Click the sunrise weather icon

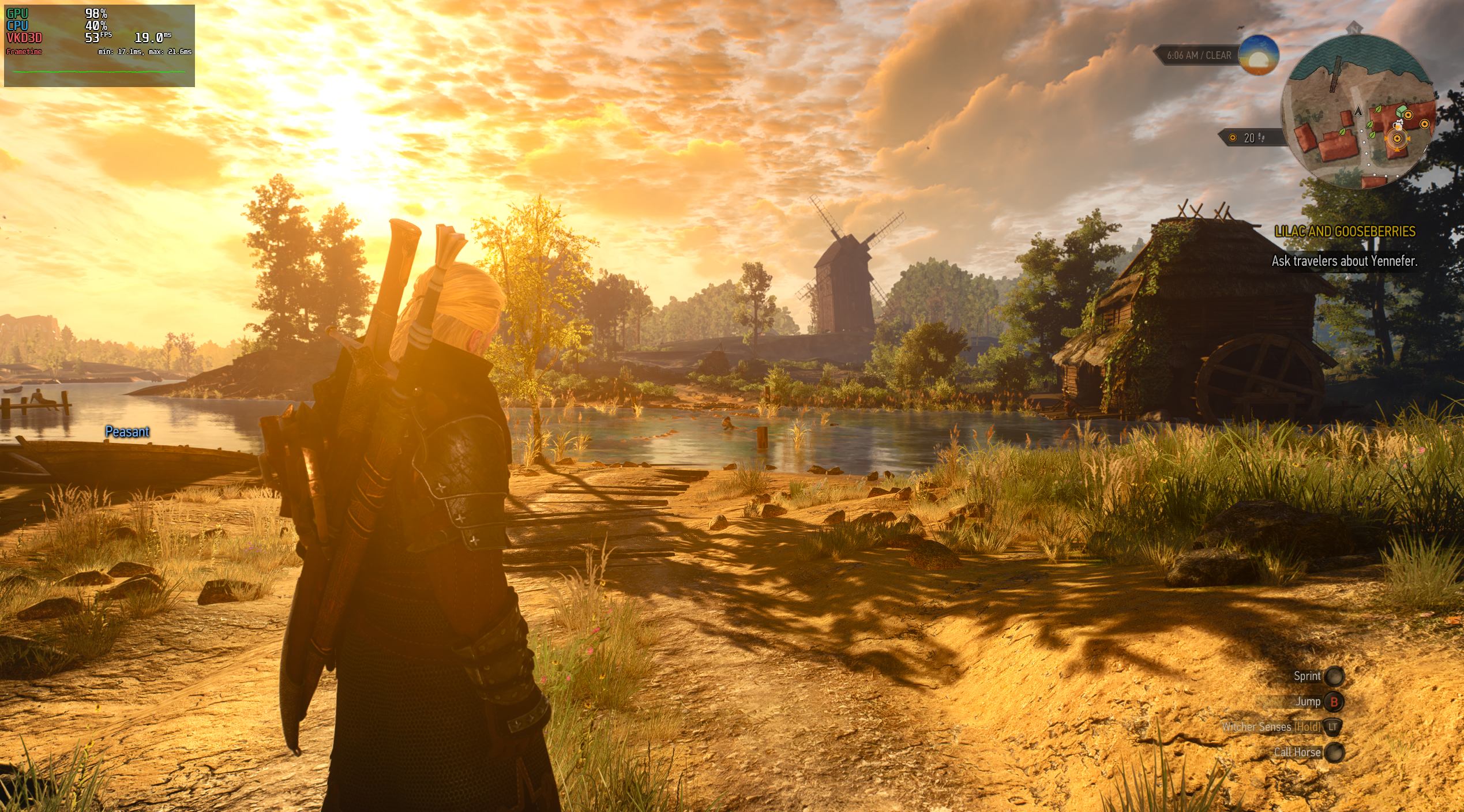[1258, 55]
